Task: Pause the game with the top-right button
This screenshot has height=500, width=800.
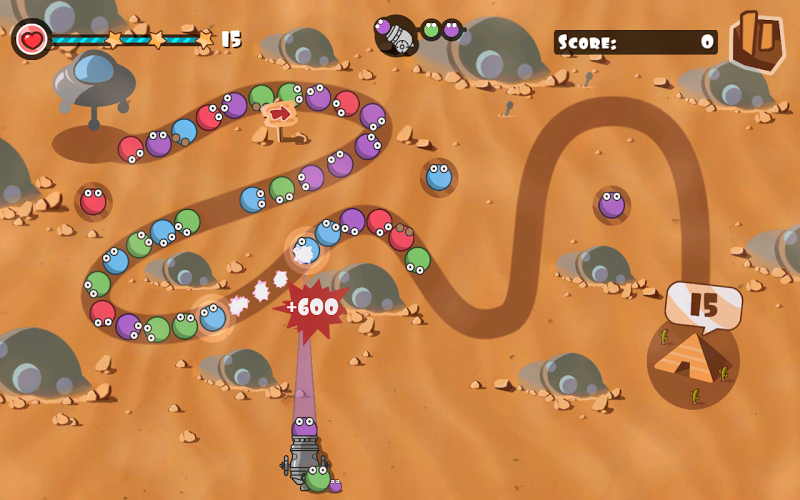Action: pos(756,40)
